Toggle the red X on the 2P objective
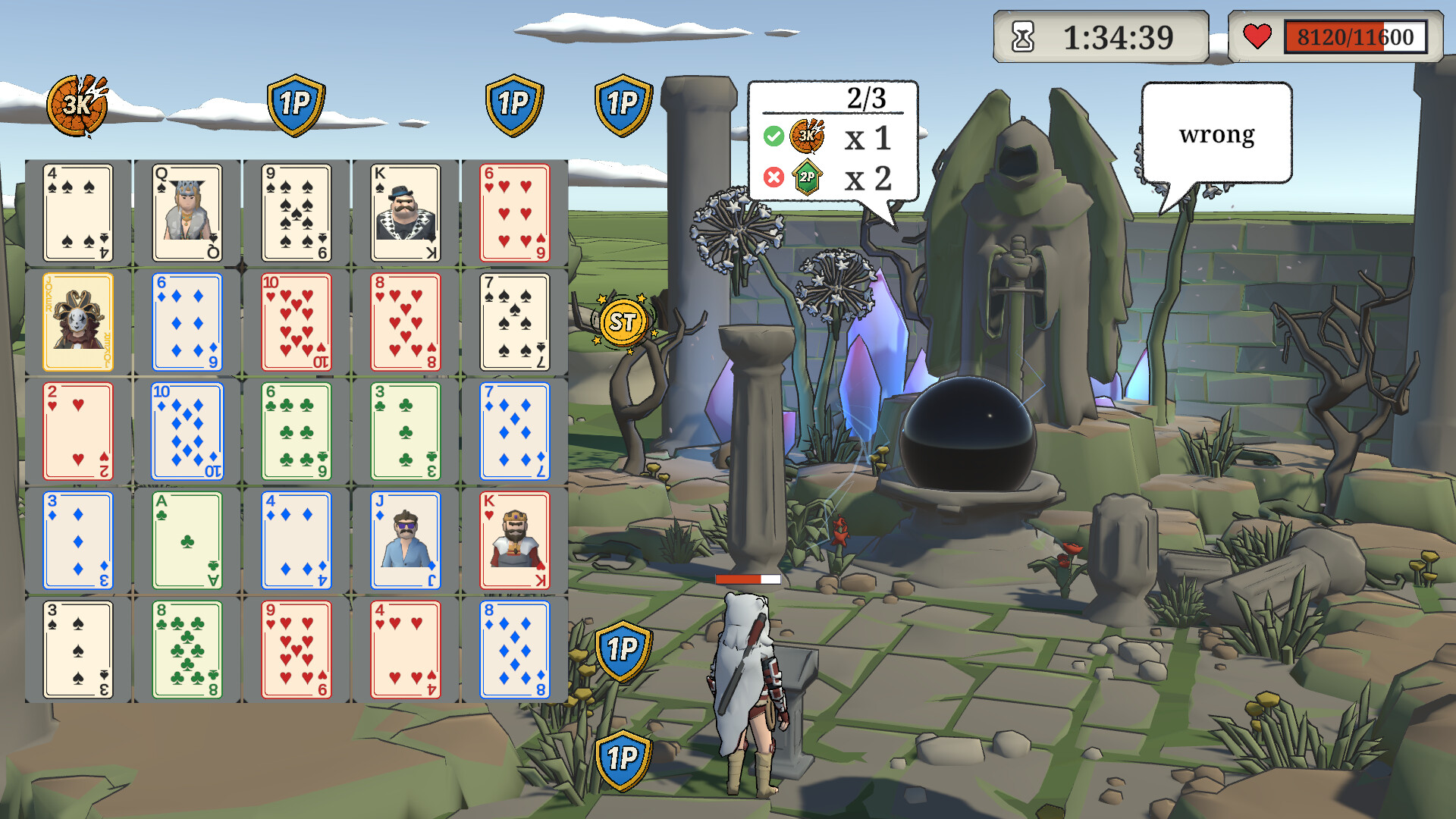Viewport: 1456px width, 819px height. pyautogui.click(x=773, y=178)
